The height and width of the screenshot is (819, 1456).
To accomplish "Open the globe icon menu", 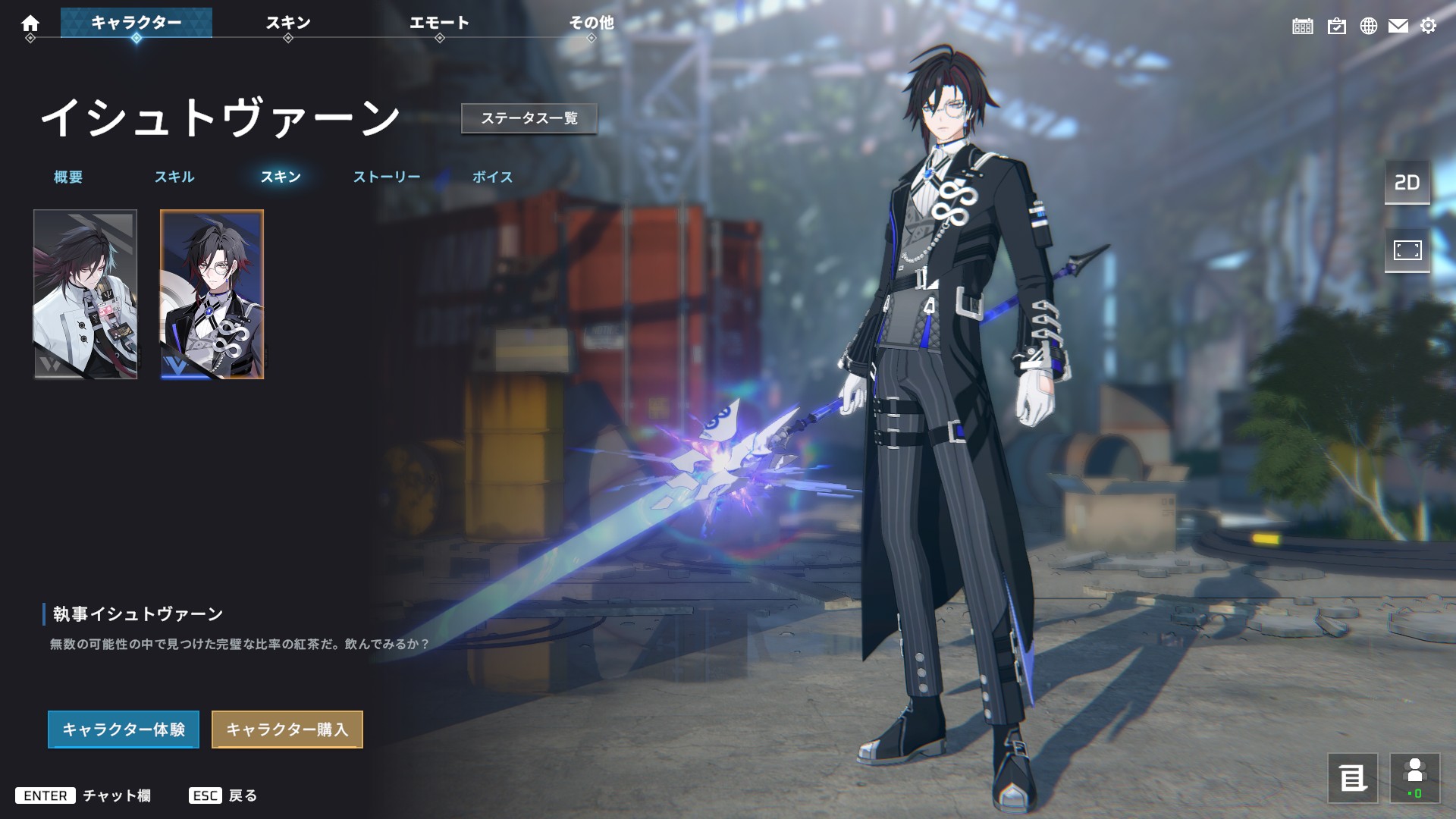I will click(x=1369, y=27).
